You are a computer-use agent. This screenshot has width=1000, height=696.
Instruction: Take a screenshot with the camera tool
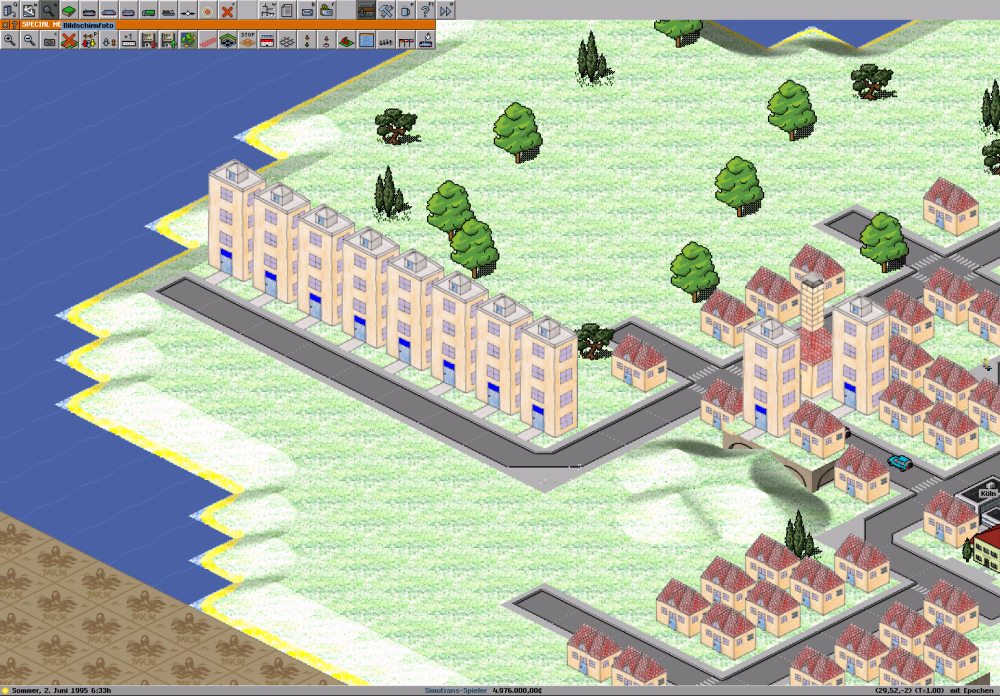tap(49, 40)
